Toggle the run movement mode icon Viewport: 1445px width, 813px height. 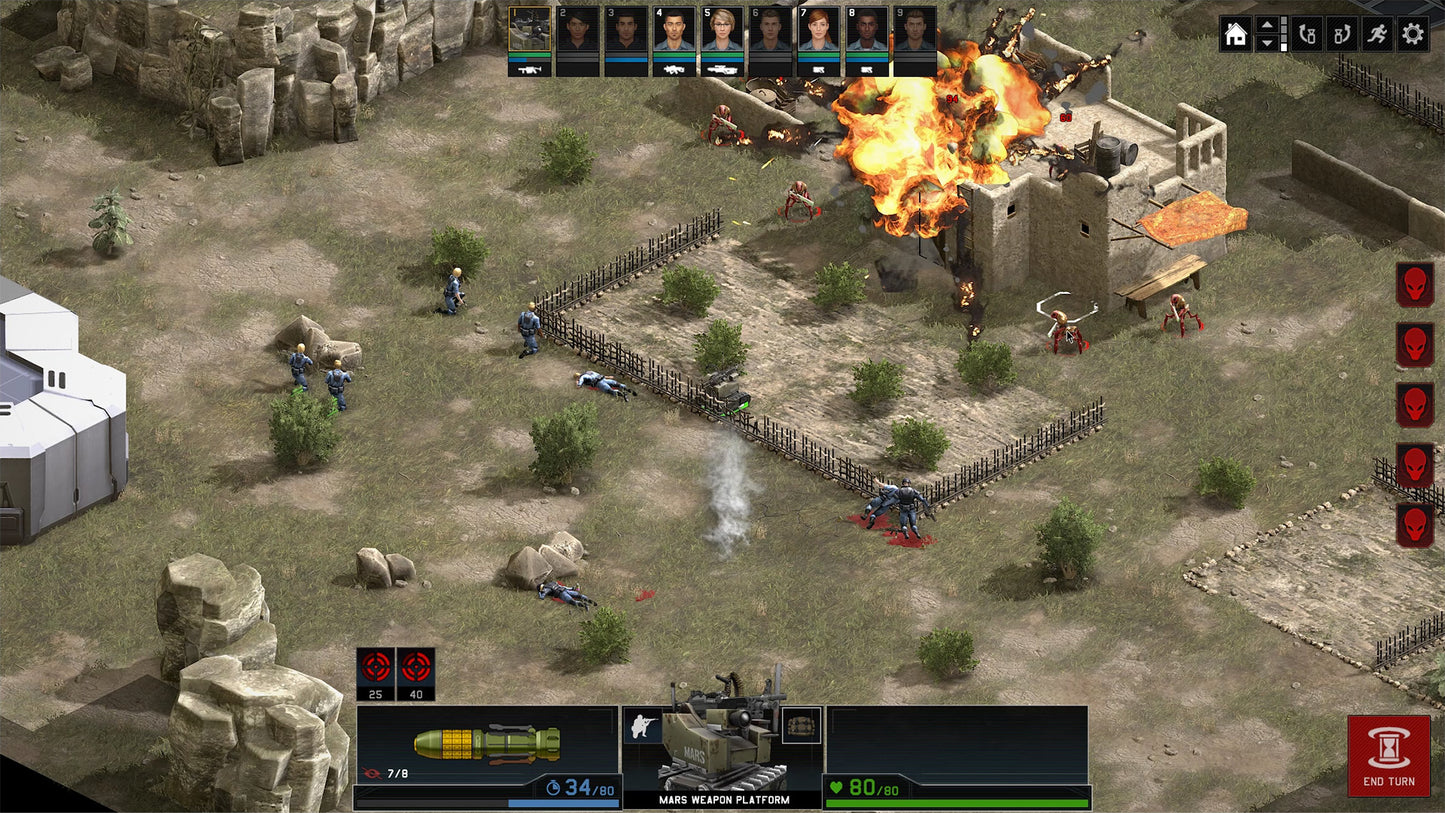pyautogui.click(x=1377, y=34)
